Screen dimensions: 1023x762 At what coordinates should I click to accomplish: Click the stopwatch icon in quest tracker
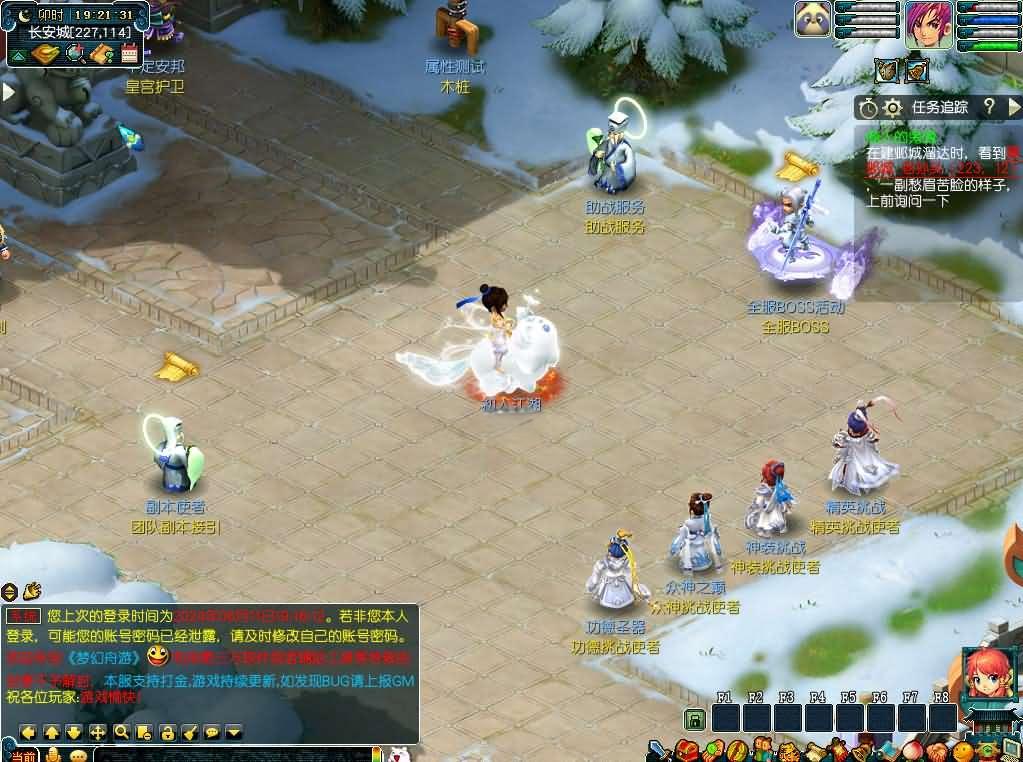[x=868, y=107]
